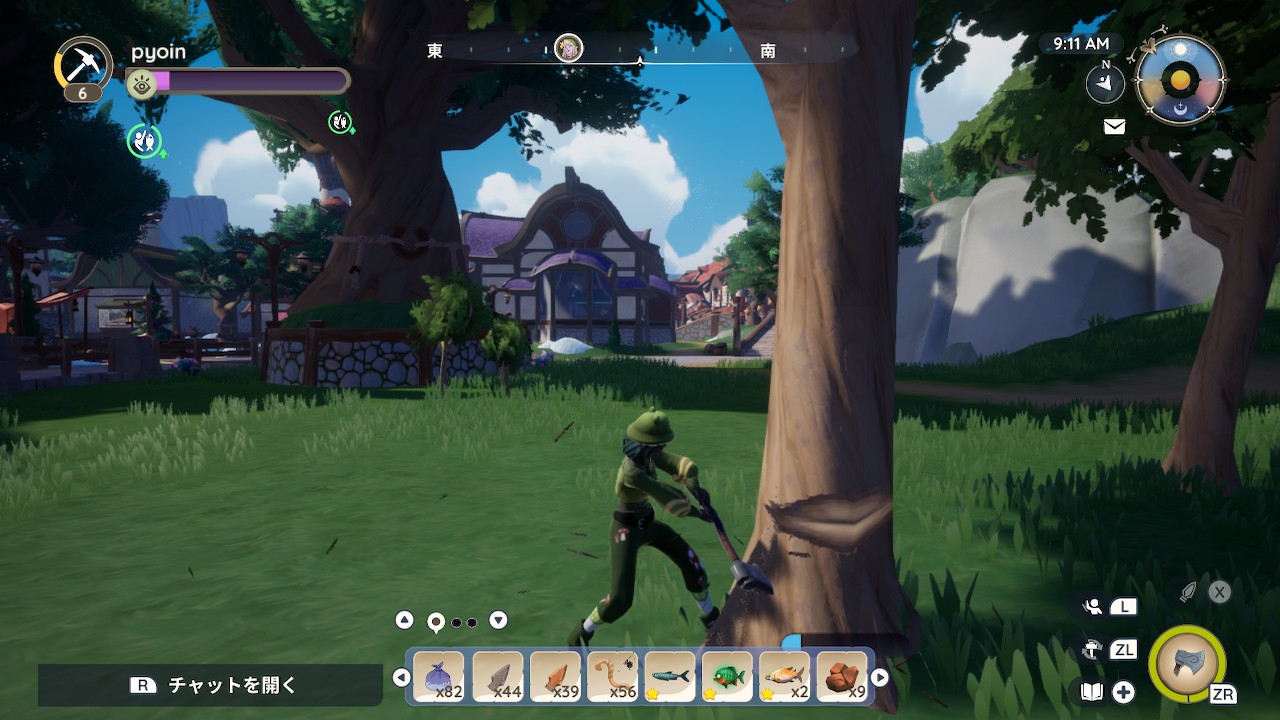
Task: Open the chat box
Action: pyautogui.click(x=210, y=685)
